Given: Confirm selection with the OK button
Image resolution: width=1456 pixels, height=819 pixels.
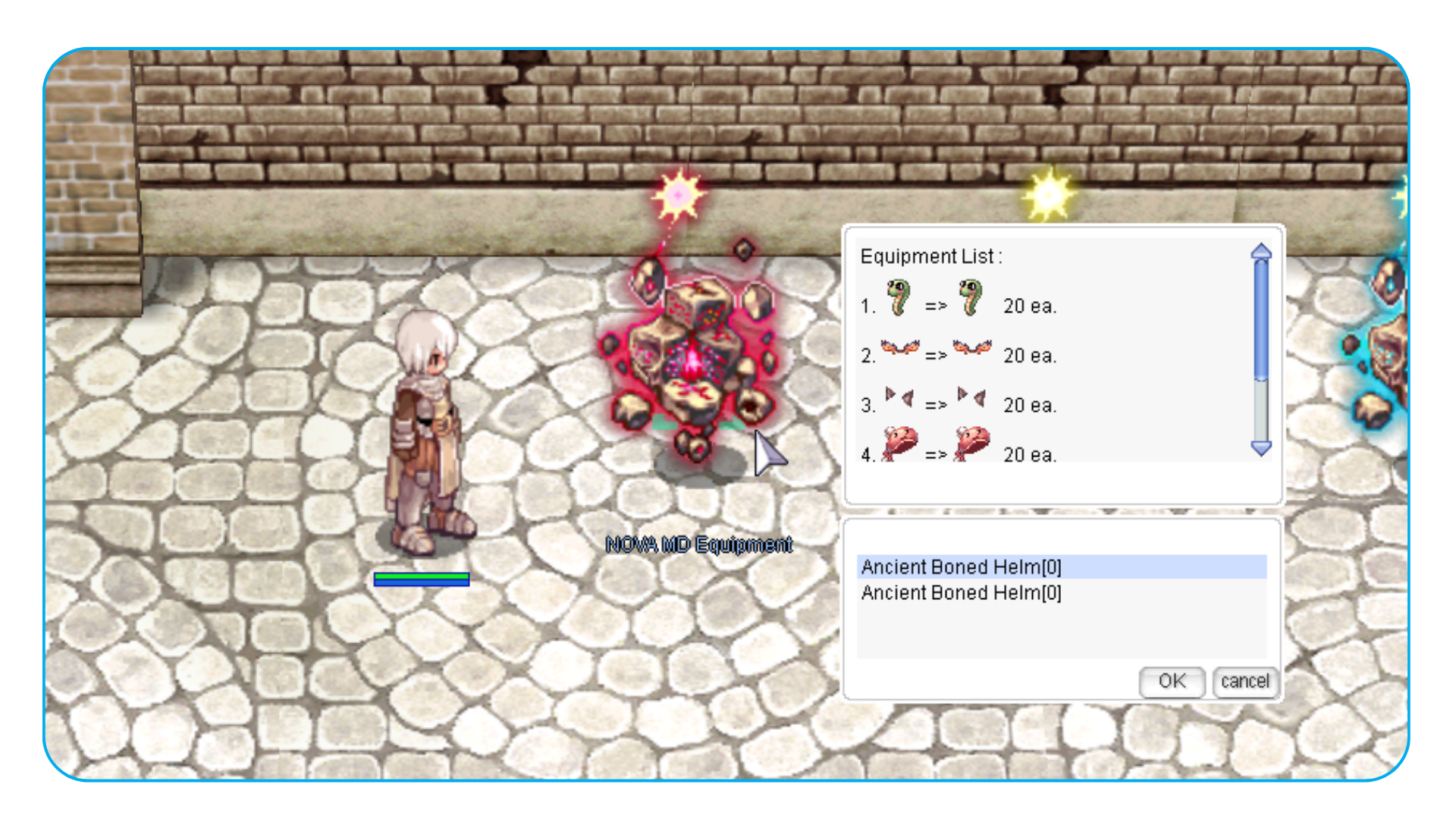Looking at the screenshot, I should pyautogui.click(x=1172, y=681).
